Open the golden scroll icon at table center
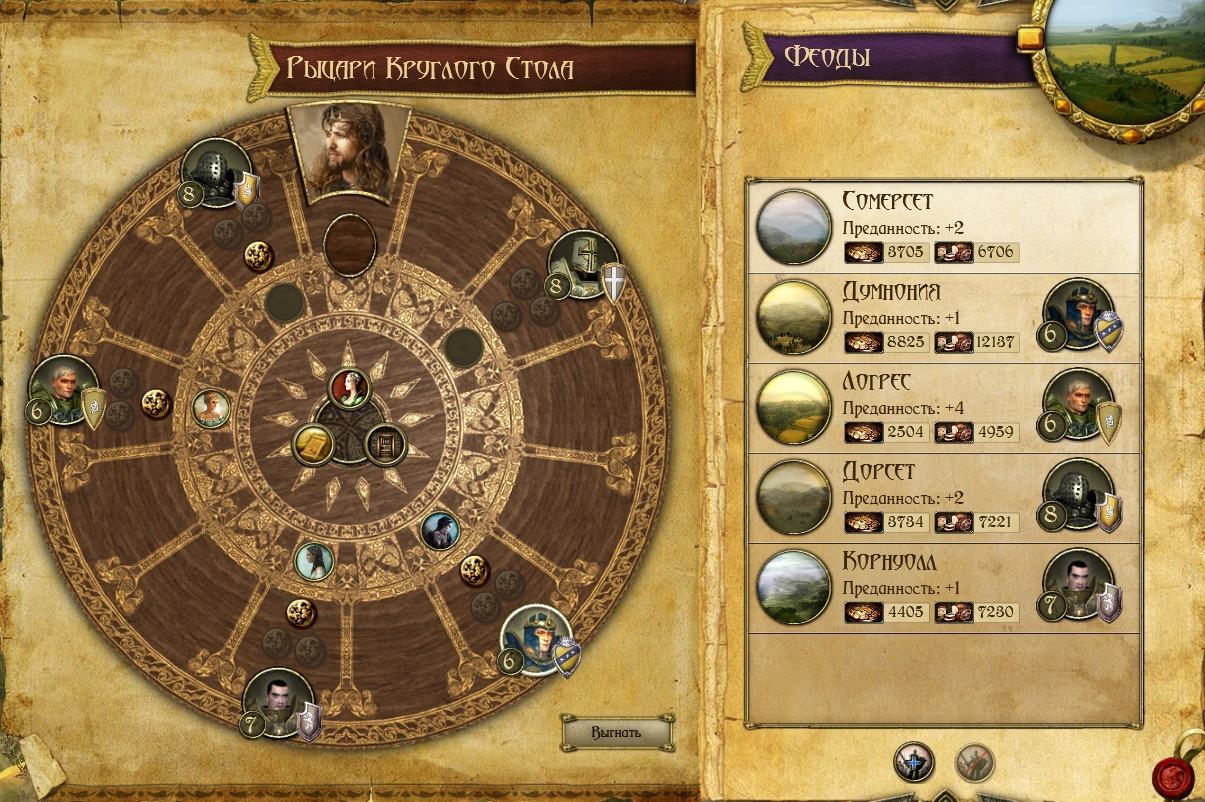Viewport: 1205px width, 802px height. [x=312, y=446]
